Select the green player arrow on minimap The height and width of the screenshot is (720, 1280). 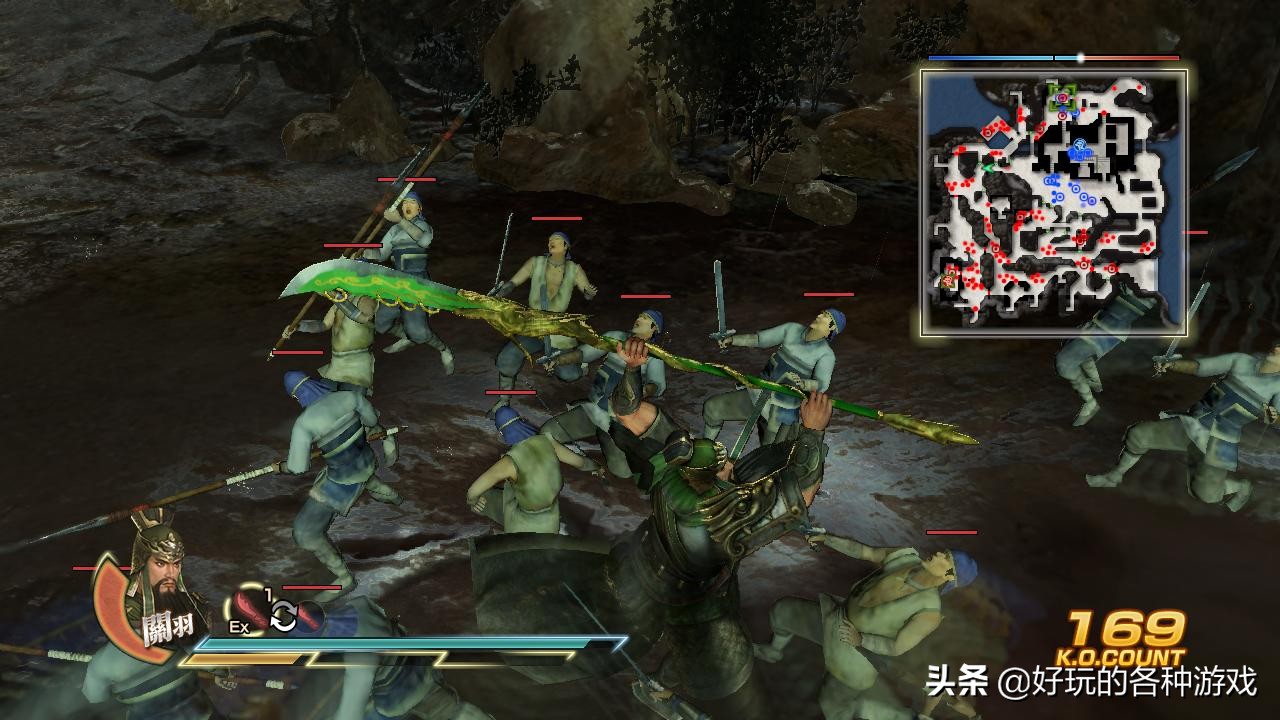[987, 168]
